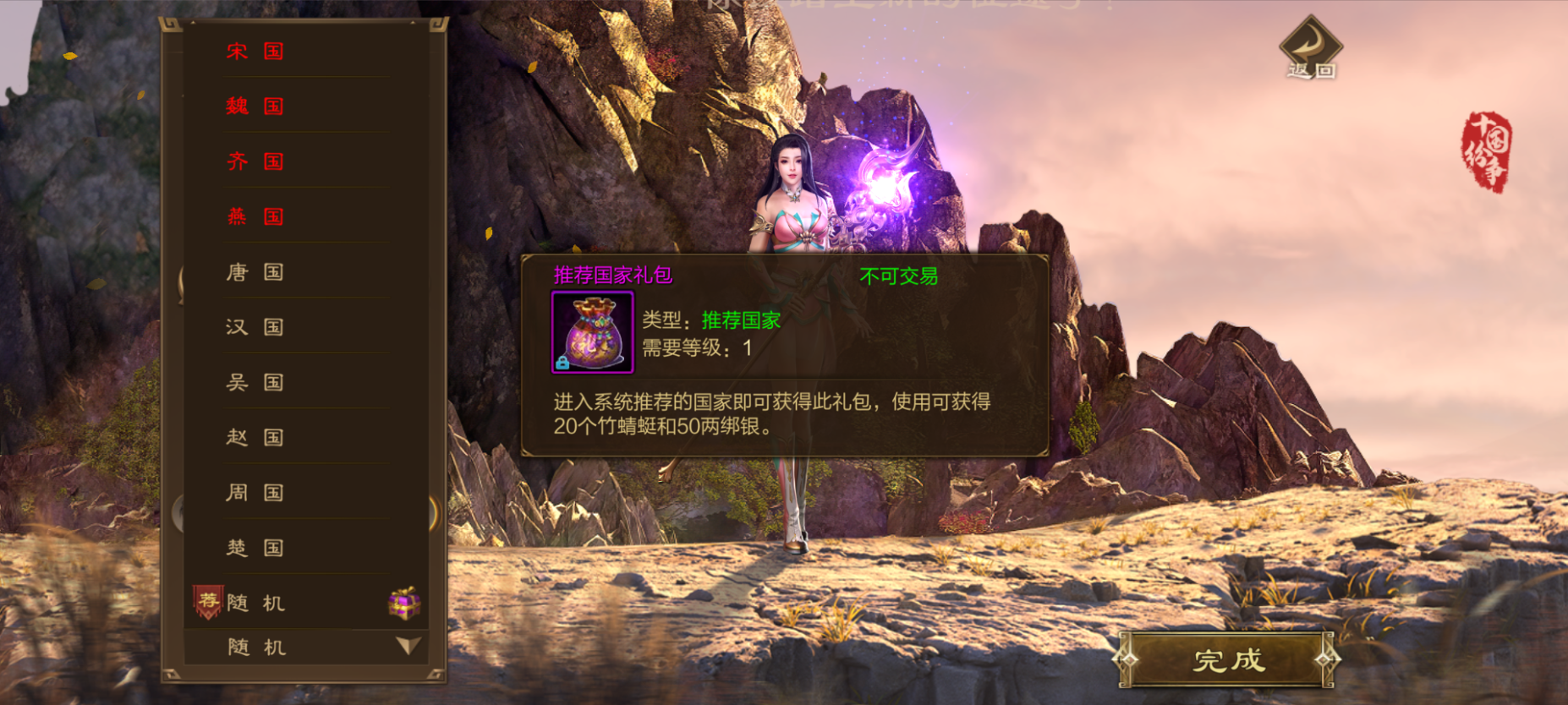The height and width of the screenshot is (705, 1568).
Task: Go back using the 返回 button
Action: tap(1310, 49)
